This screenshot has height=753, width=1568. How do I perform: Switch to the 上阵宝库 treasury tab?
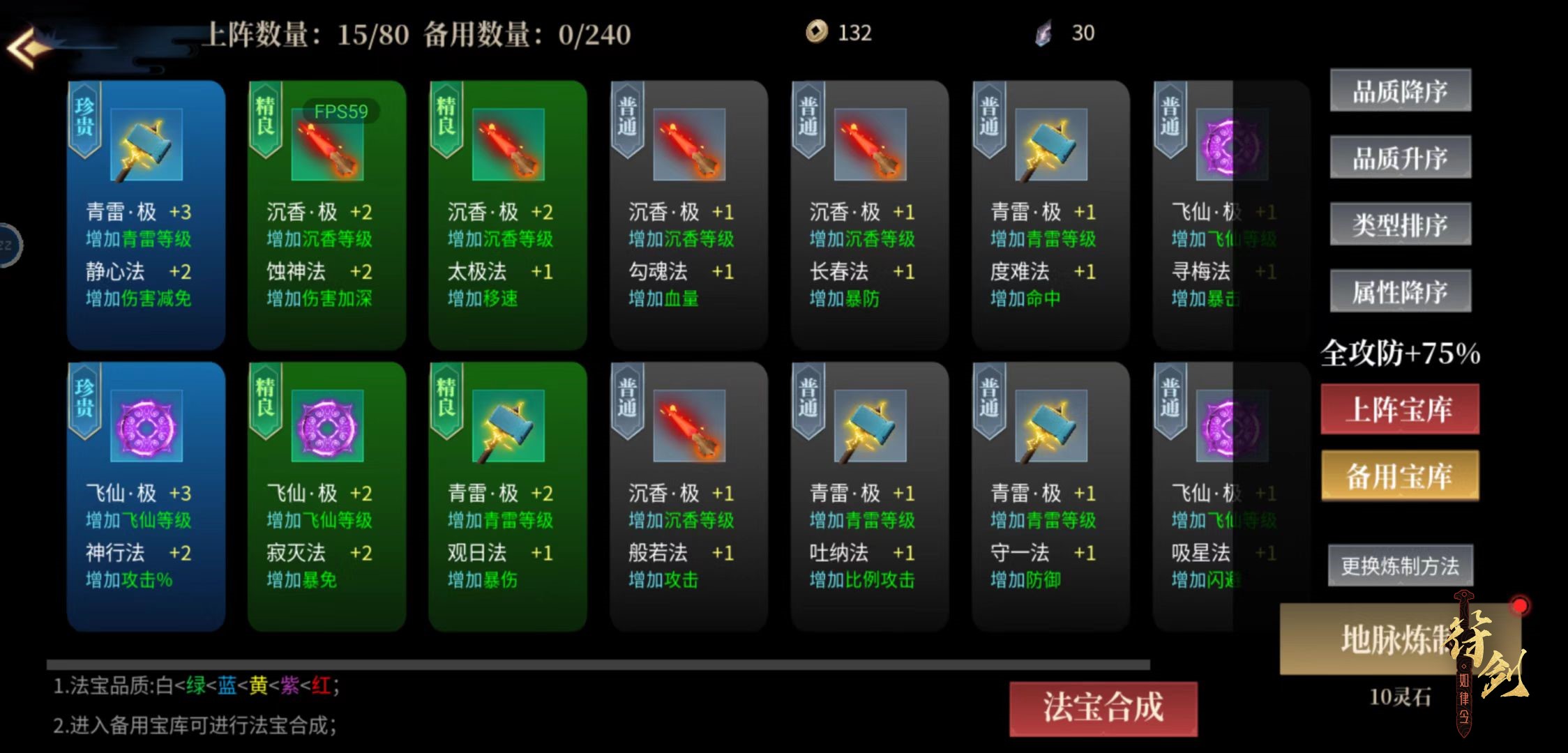(x=1400, y=411)
